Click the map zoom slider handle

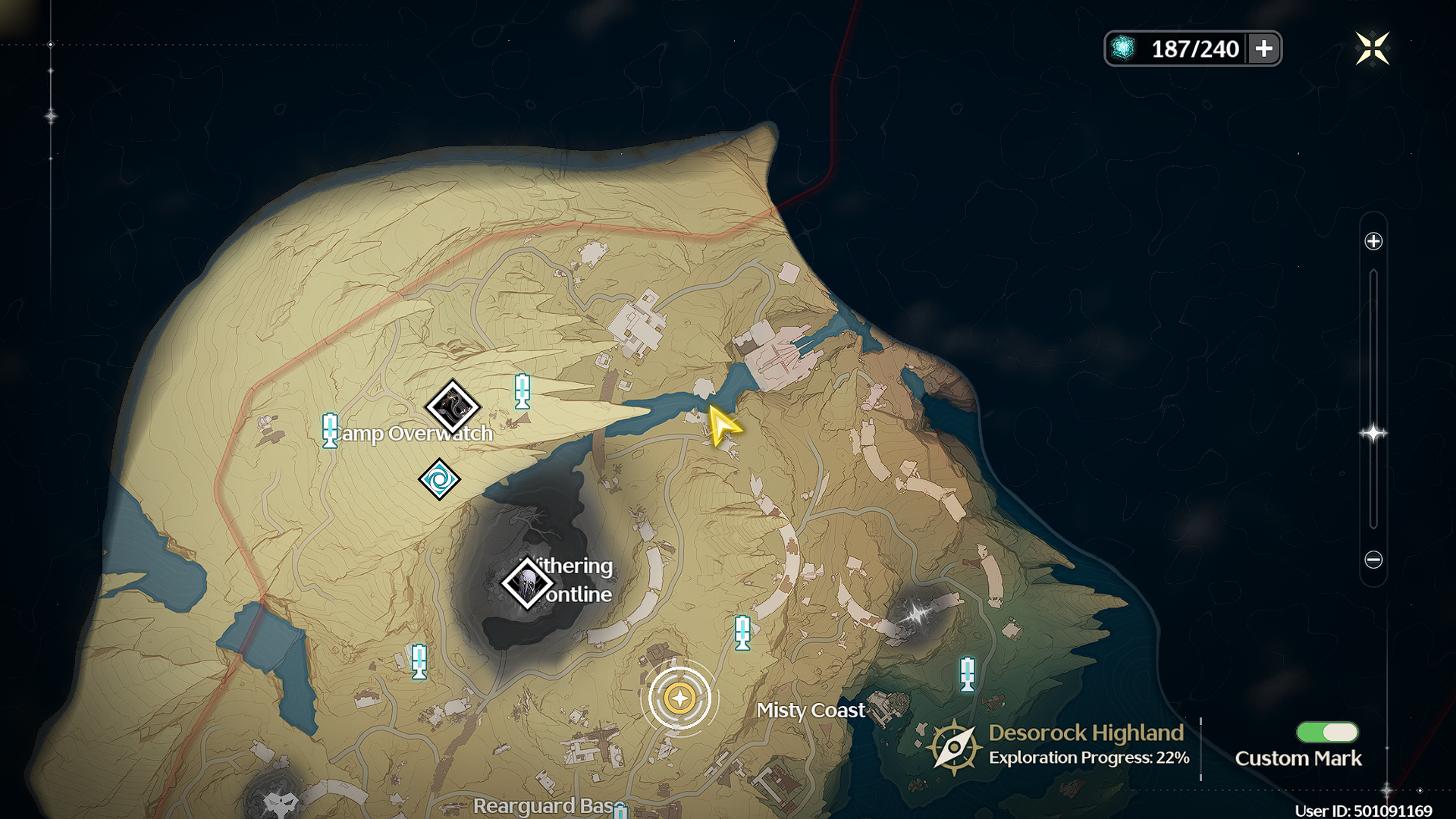click(1373, 433)
